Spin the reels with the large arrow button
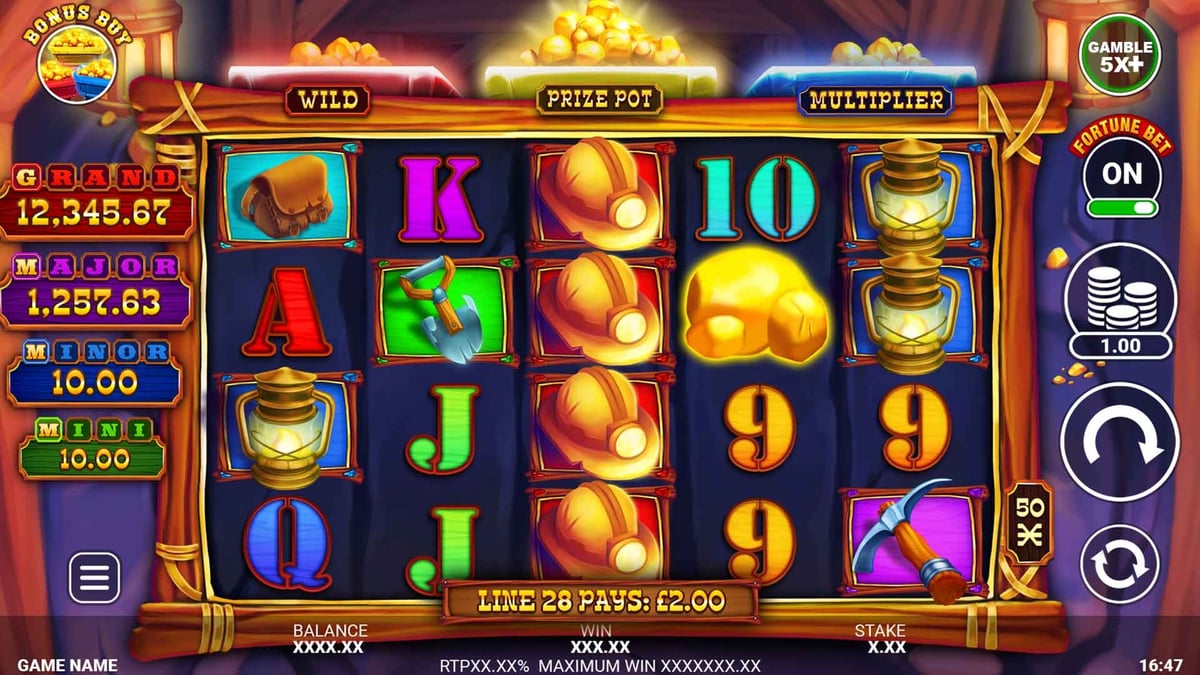 click(1120, 442)
